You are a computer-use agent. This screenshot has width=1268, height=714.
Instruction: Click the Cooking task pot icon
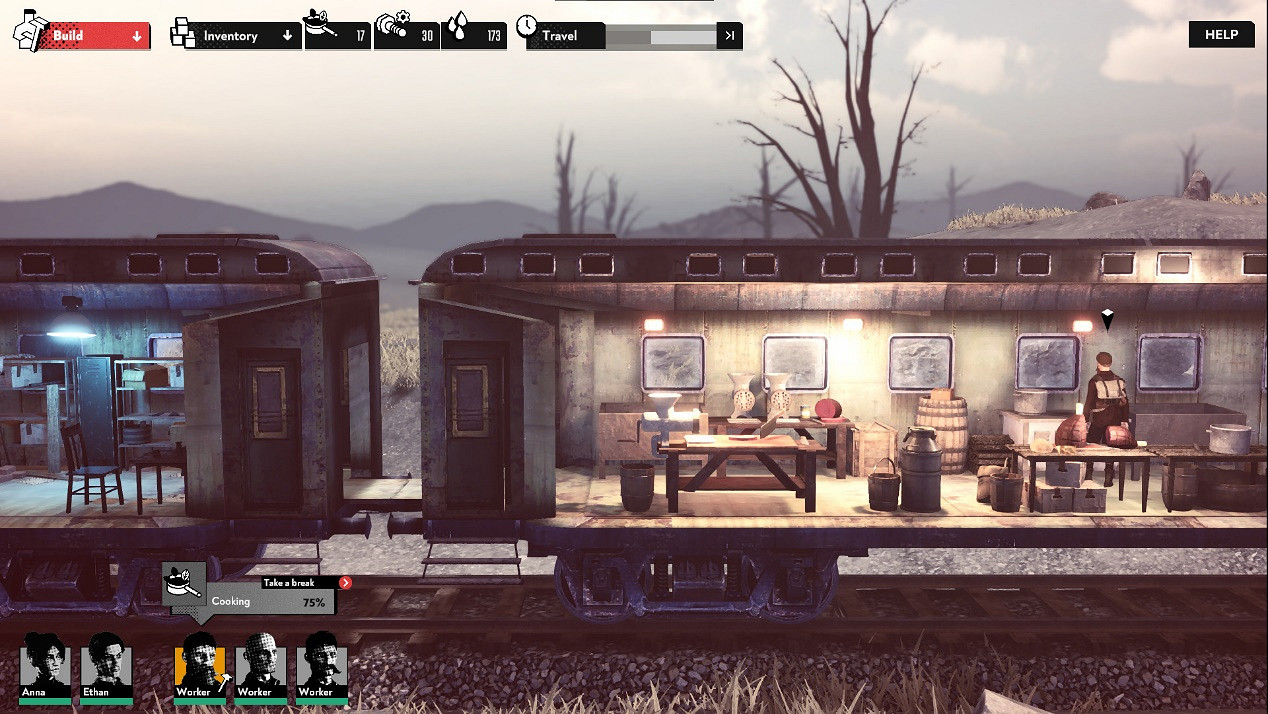click(184, 583)
